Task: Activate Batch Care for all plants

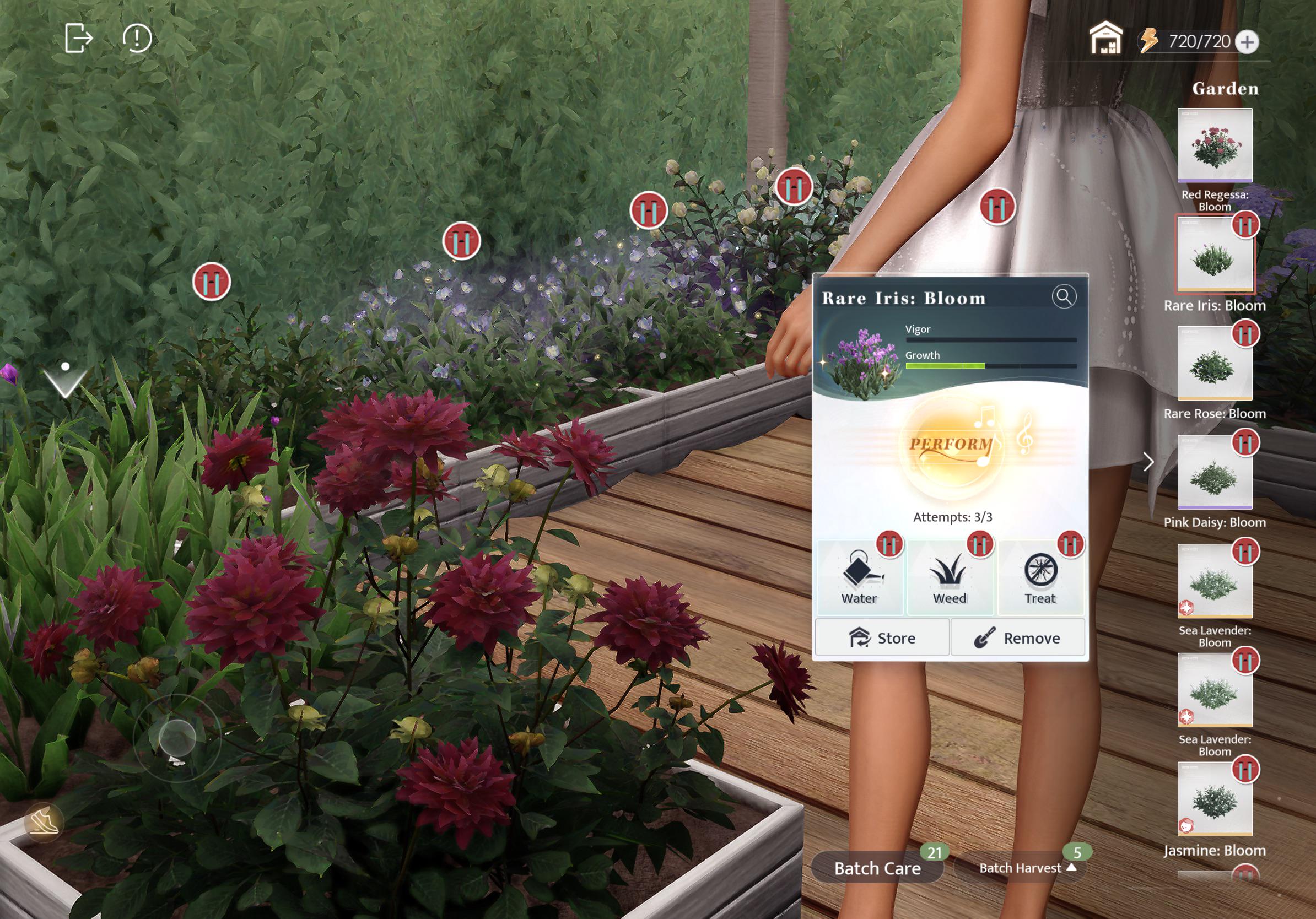Action: [x=877, y=868]
